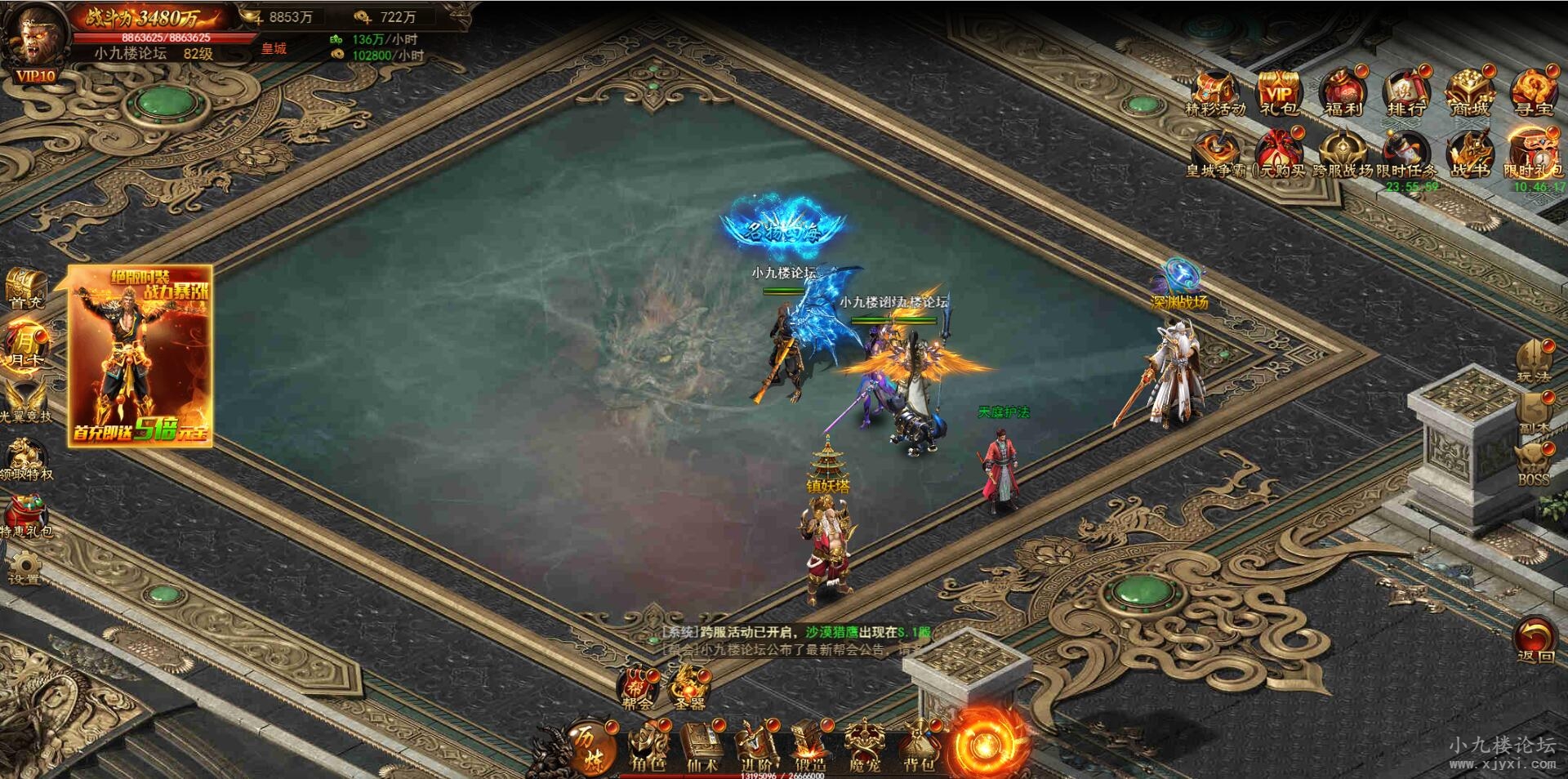The height and width of the screenshot is (779, 1568).
Task: Open the 锻造 forging menu
Action: [809, 746]
